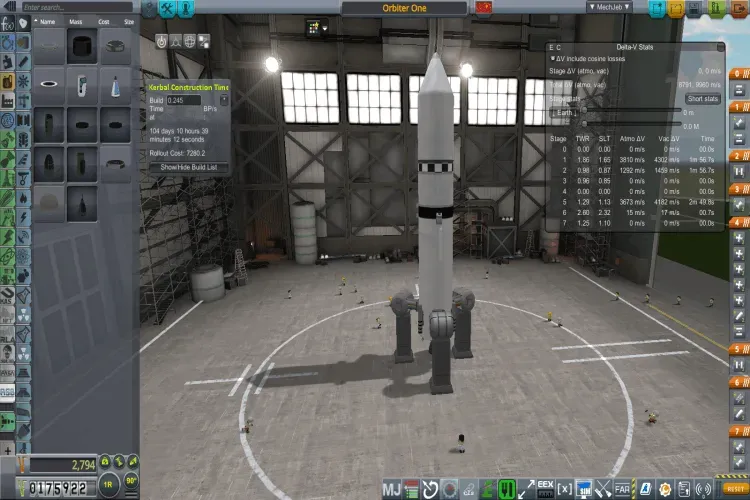Toggle Show/Hide Build List button
The width and height of the screenshot is (750, 500).
tap(188, 167)
